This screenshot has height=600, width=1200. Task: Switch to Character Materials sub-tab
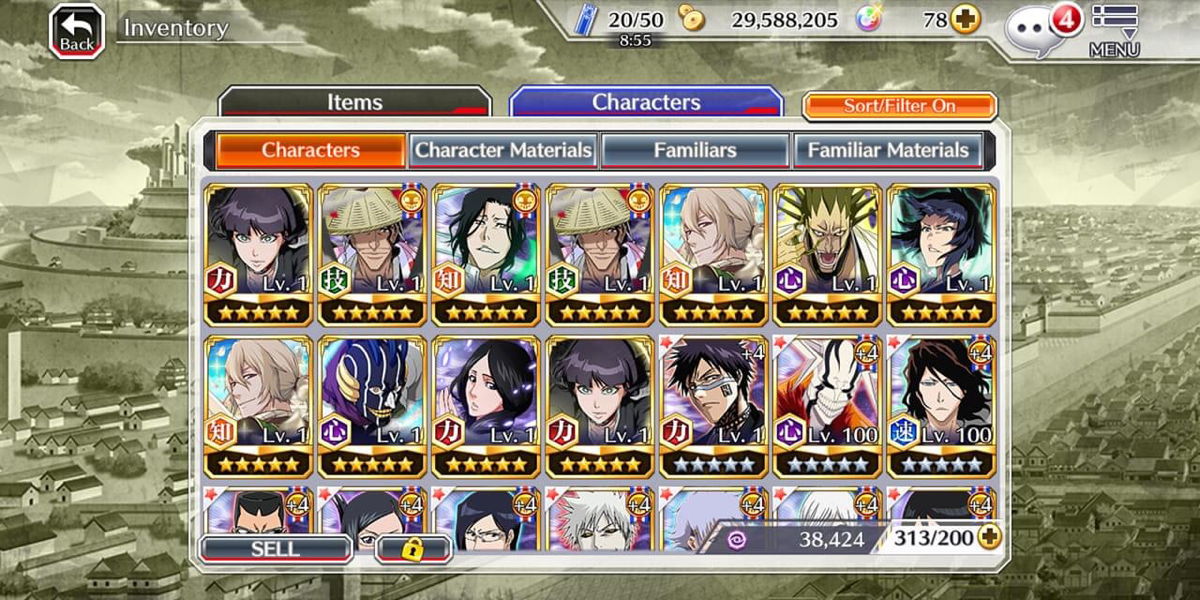(503, 150)
